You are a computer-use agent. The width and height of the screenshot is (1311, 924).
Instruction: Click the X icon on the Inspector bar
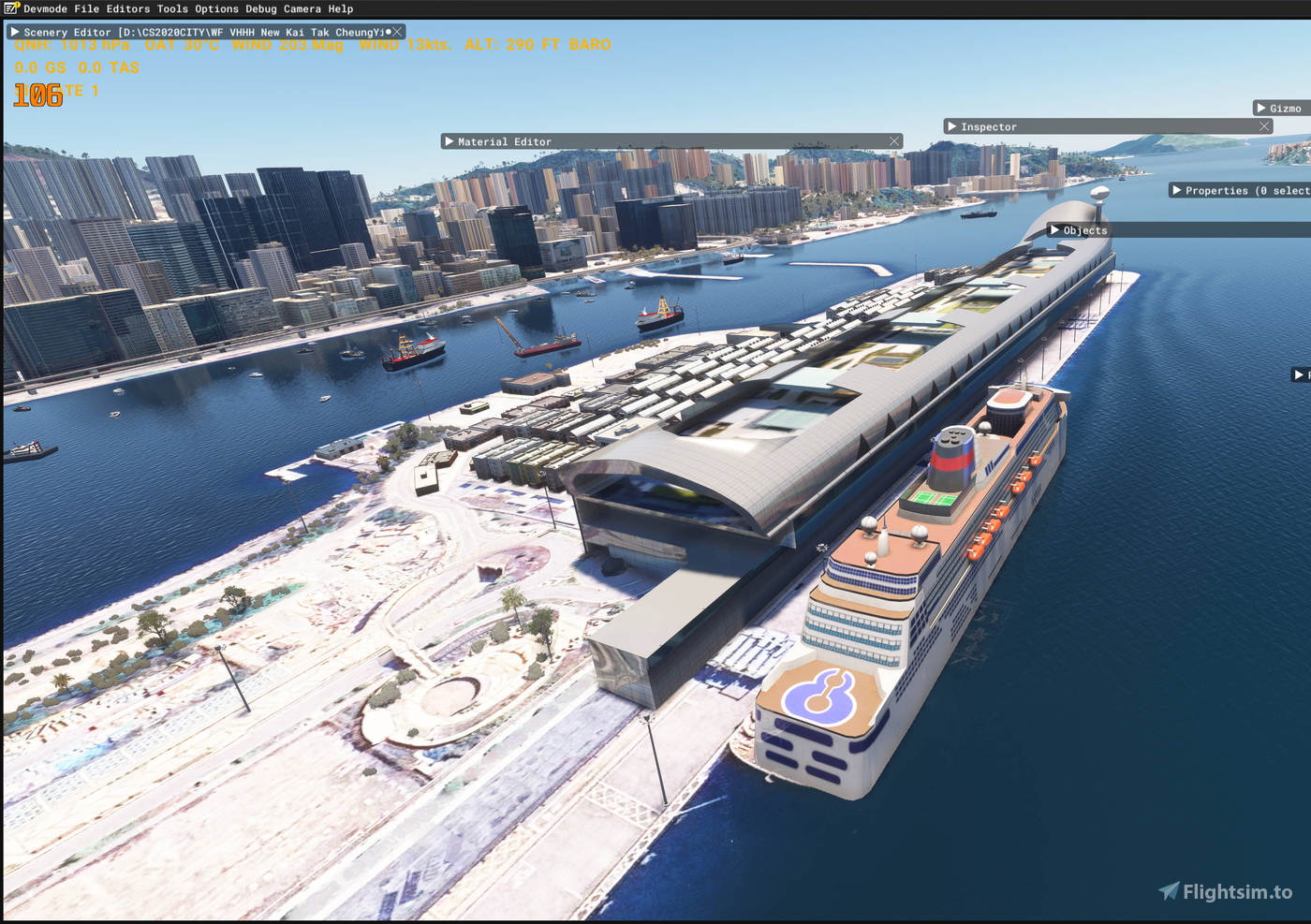(1264, 125)
